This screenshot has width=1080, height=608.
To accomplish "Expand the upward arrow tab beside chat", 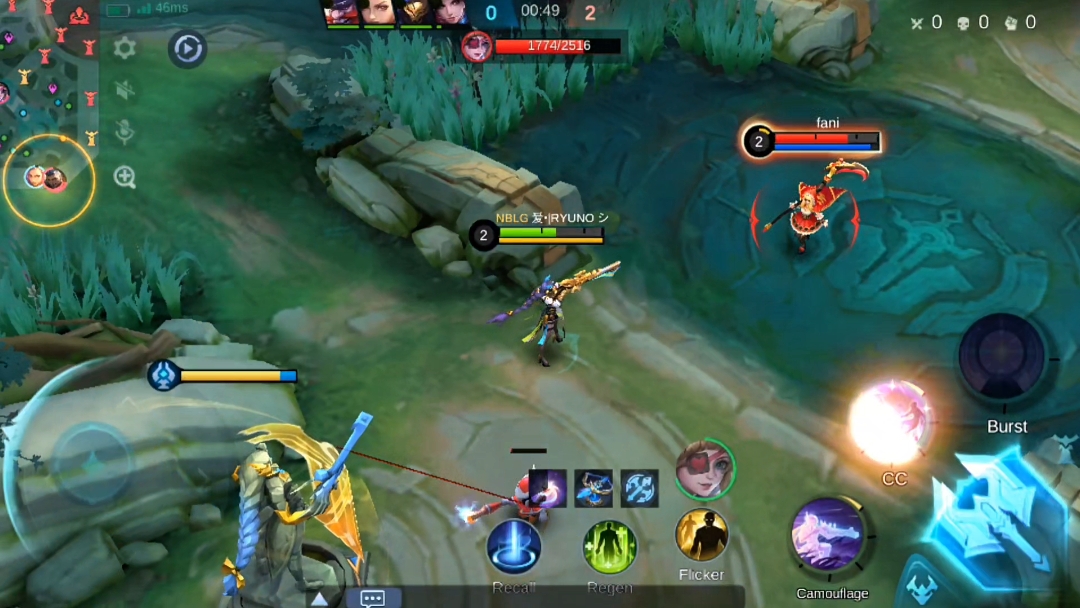I will pos(318,598).
